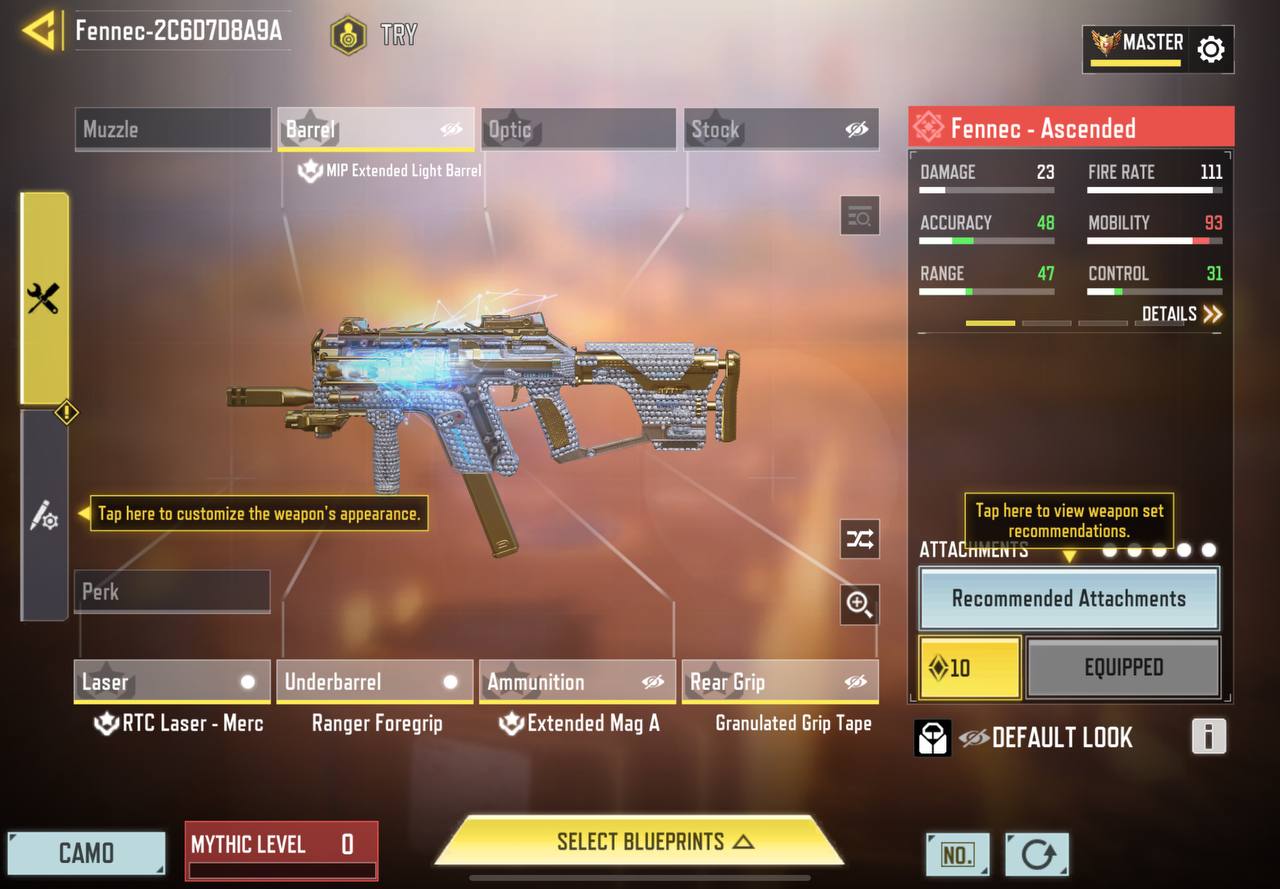Open settings via the gear icon

pos(1210,49)
